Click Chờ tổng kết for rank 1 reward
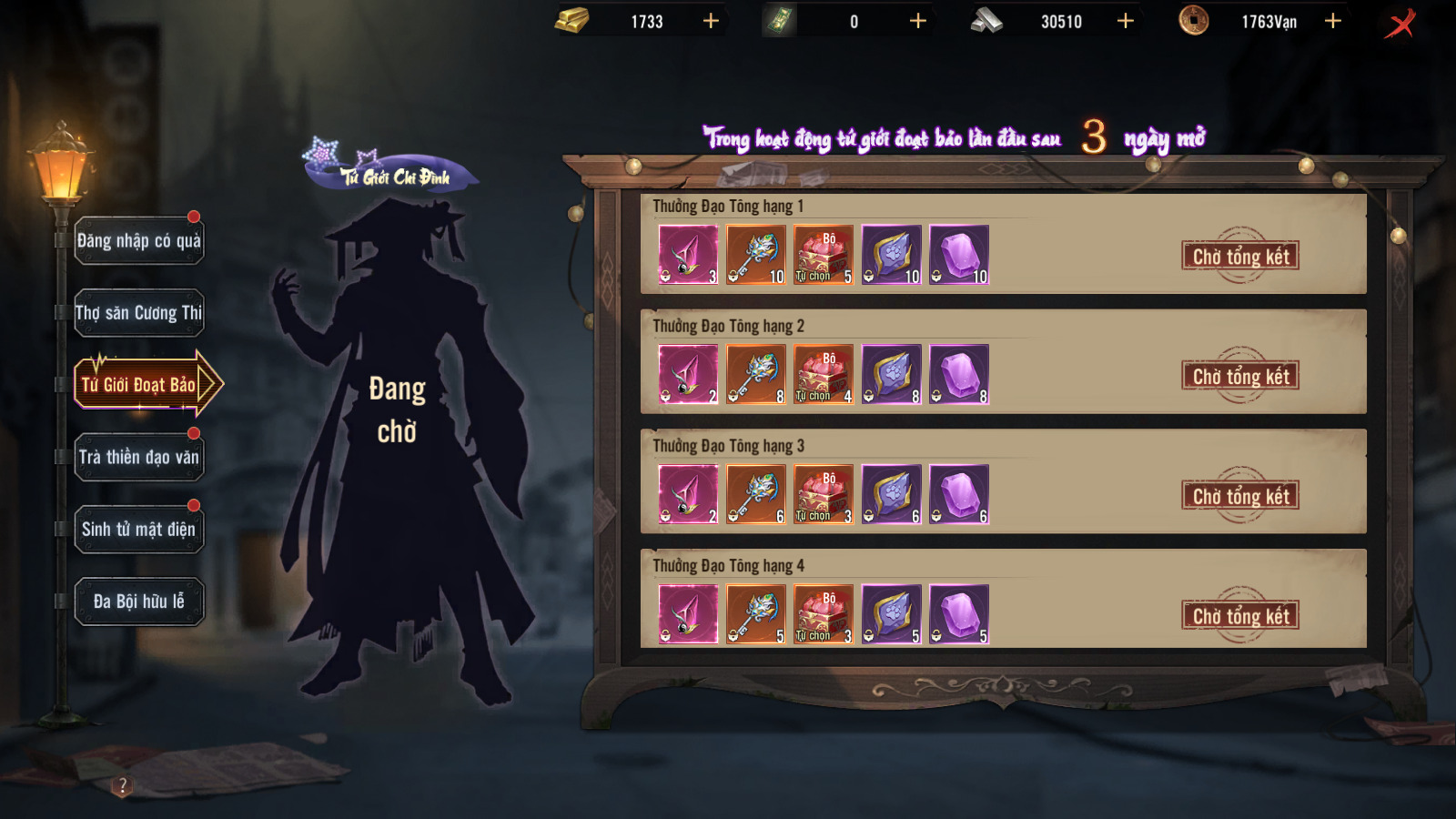1456x819 pixels. coord(1240,257)
